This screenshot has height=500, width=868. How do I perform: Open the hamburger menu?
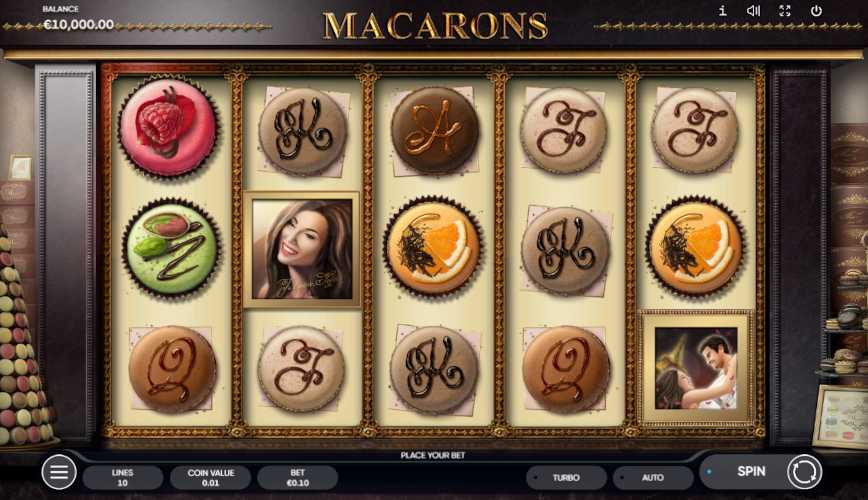click(59, 472)
